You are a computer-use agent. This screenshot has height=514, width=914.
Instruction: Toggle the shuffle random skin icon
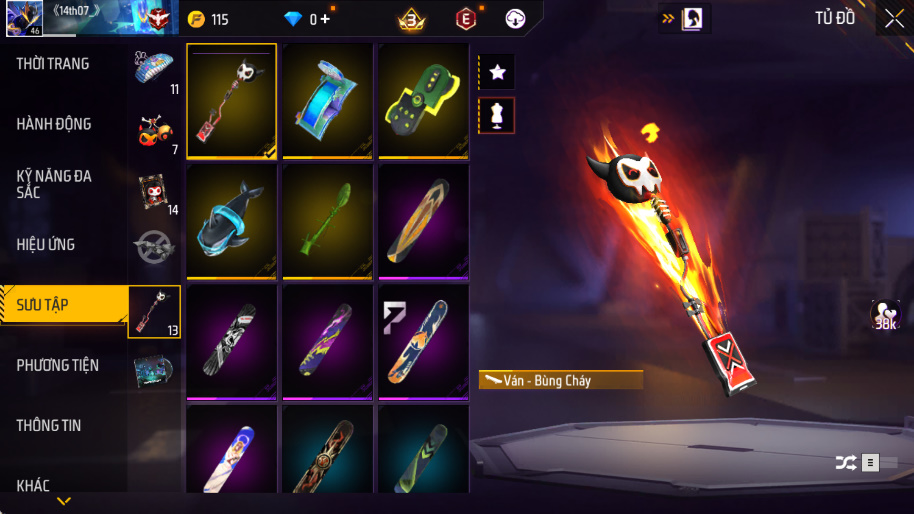[x=845, y=462]
